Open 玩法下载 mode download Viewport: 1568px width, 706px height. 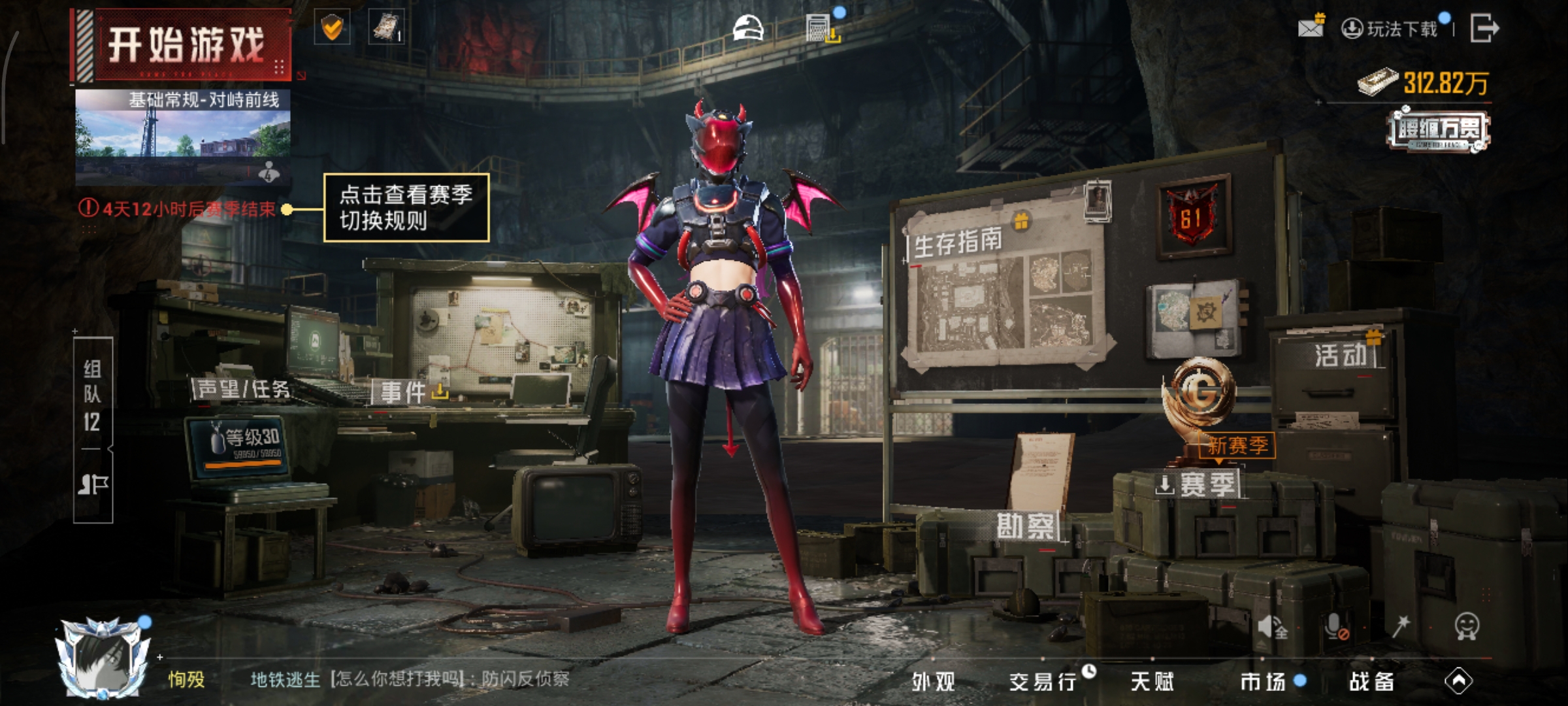pyautogui.click(x=1392, y=29)
